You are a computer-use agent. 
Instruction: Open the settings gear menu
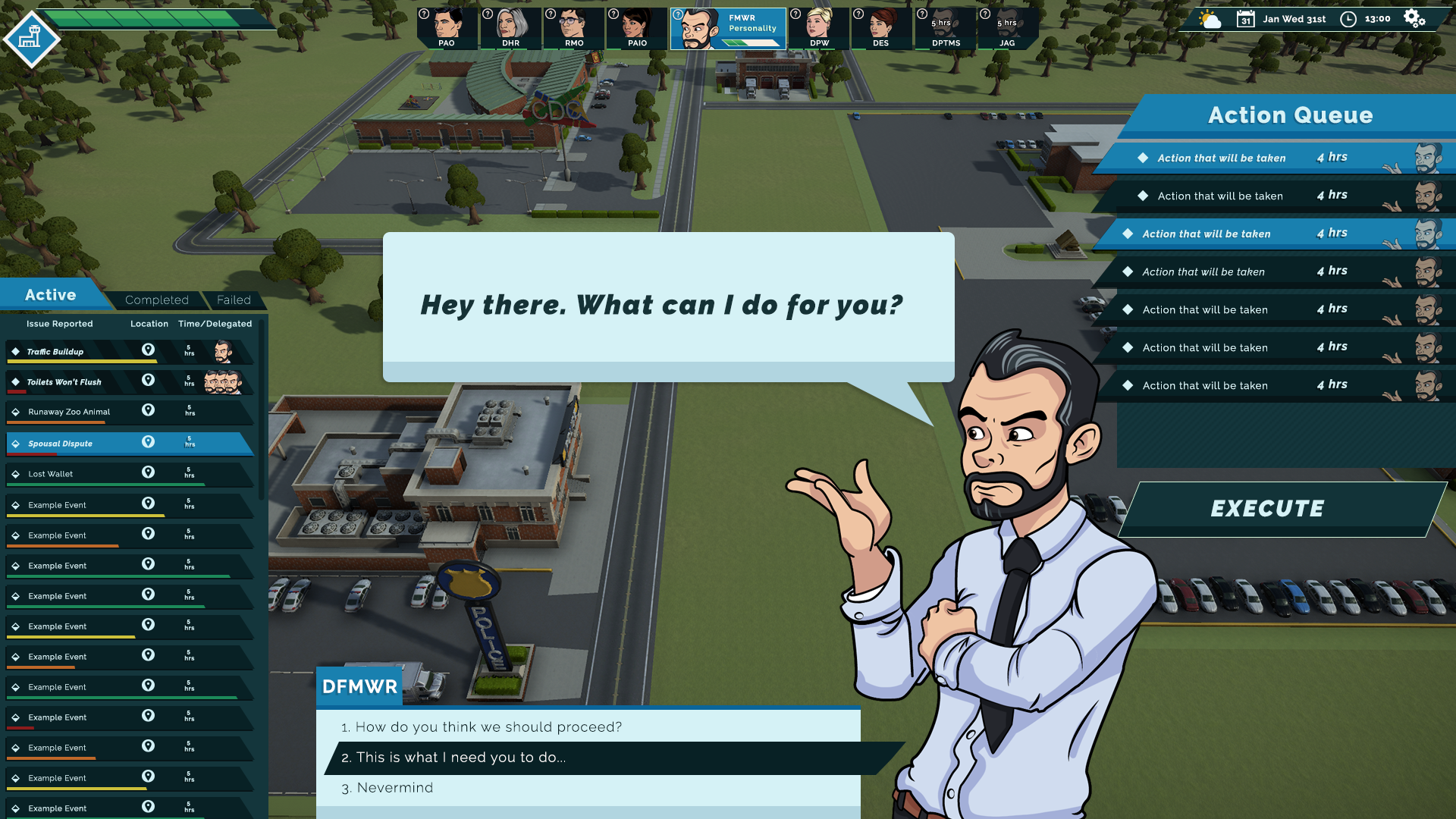point(1411,18)
